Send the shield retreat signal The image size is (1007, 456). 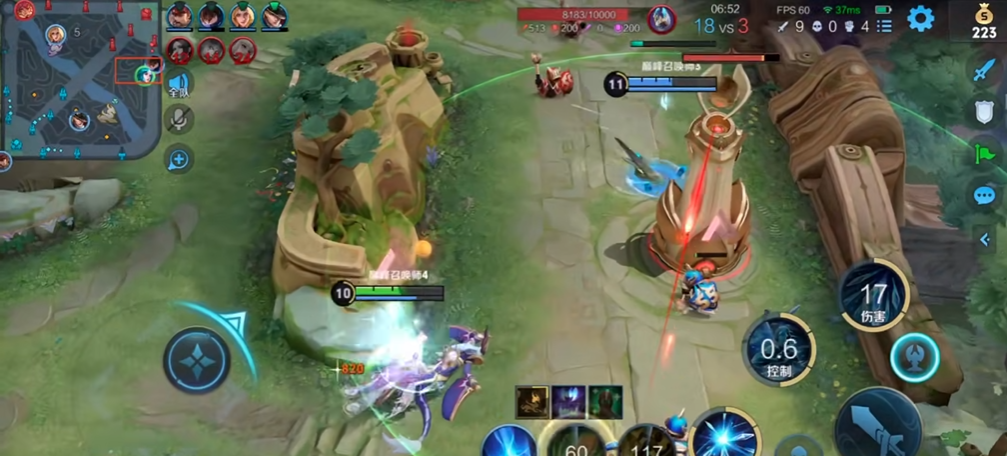(984, 112)
